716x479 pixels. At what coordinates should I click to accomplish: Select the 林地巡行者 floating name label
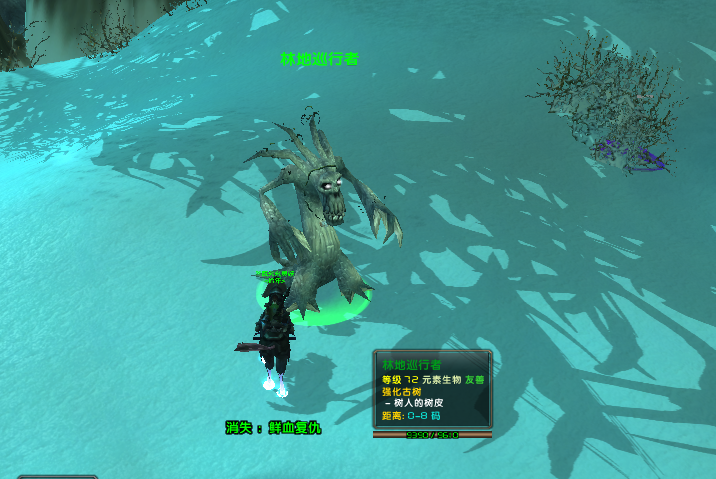319,59
